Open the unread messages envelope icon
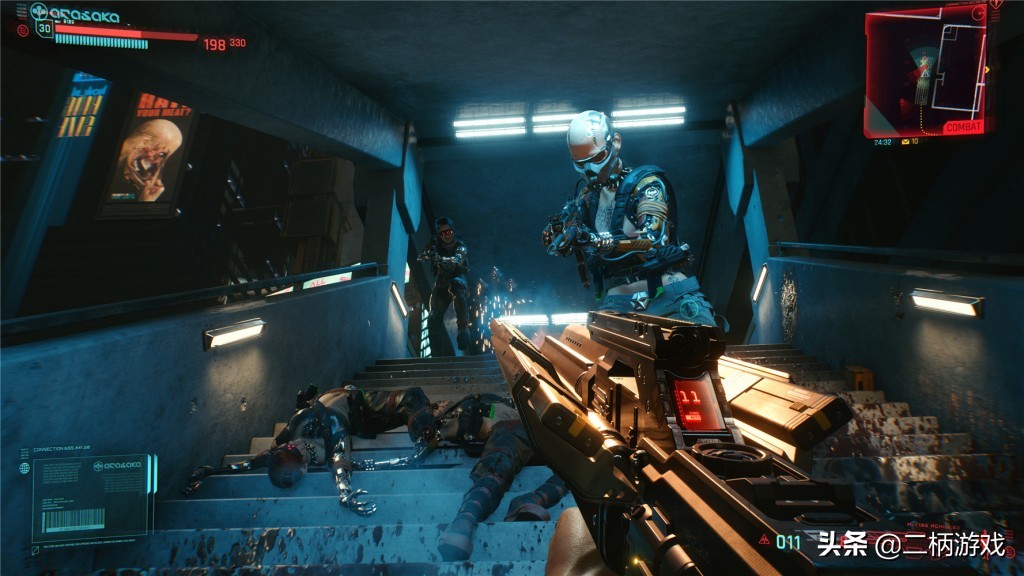Image resolution: width=1024 pixels, height=576 pixels. tap(906, 141)
